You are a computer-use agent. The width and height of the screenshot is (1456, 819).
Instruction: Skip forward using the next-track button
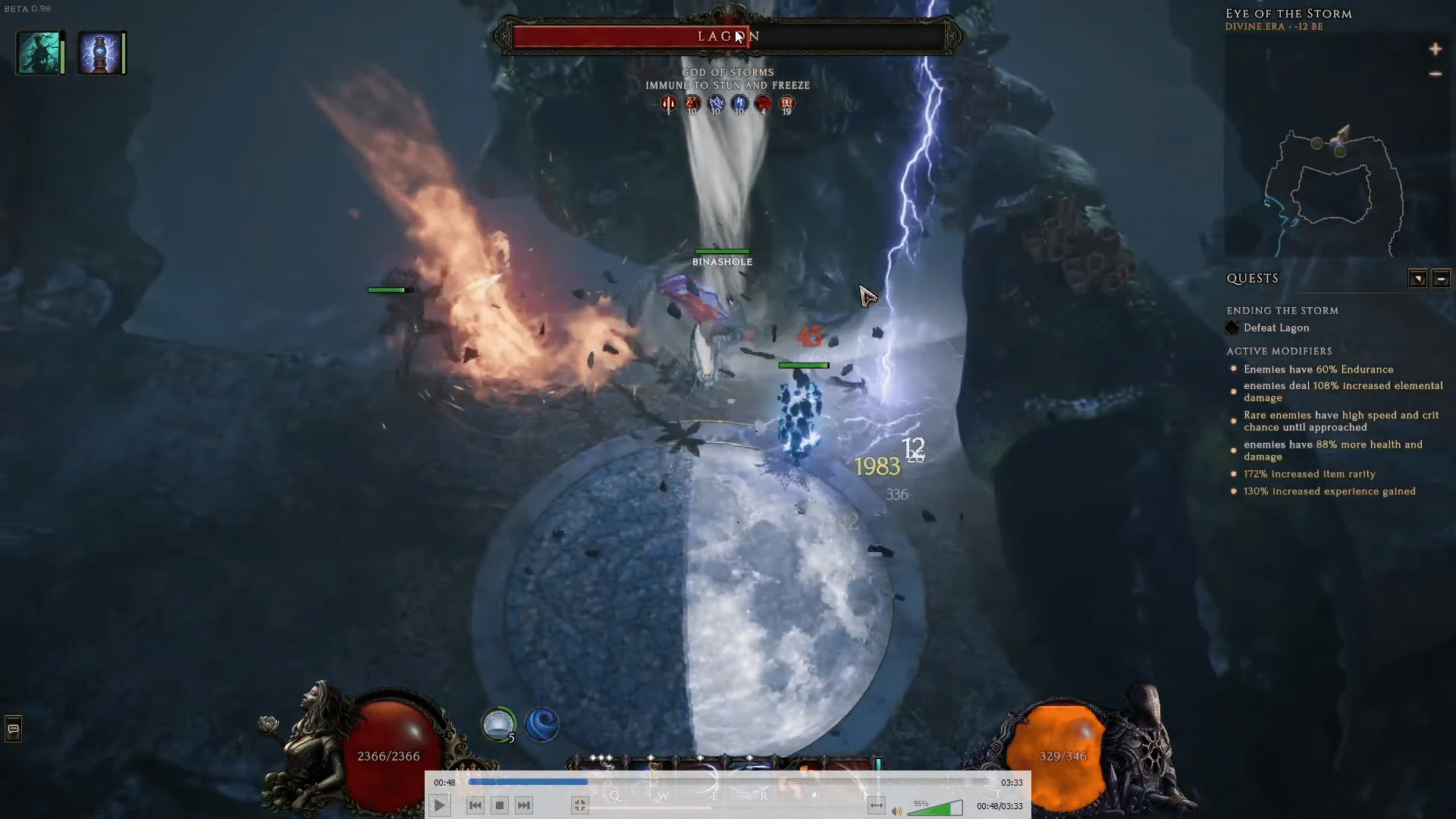524,805
